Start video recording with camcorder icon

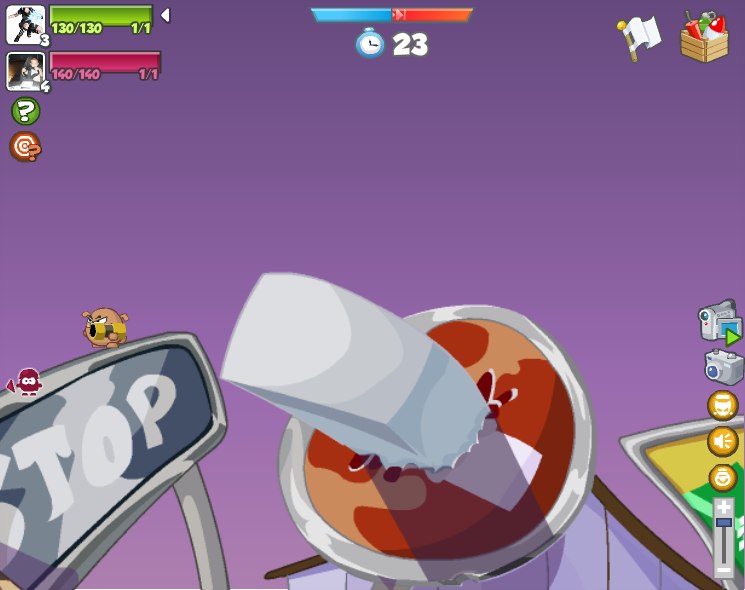[x=720, y=322]
